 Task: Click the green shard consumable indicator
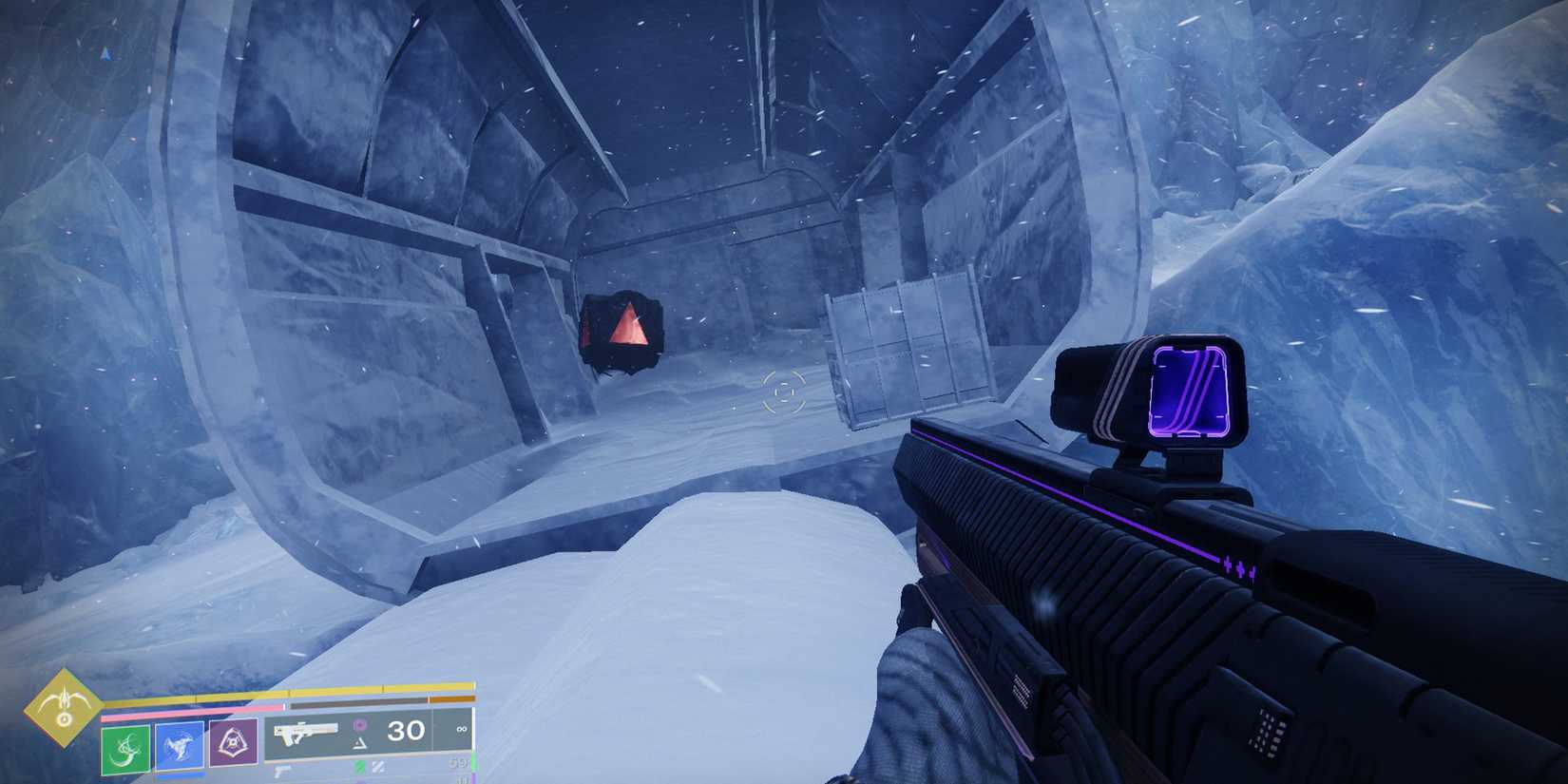click(359, 765)
